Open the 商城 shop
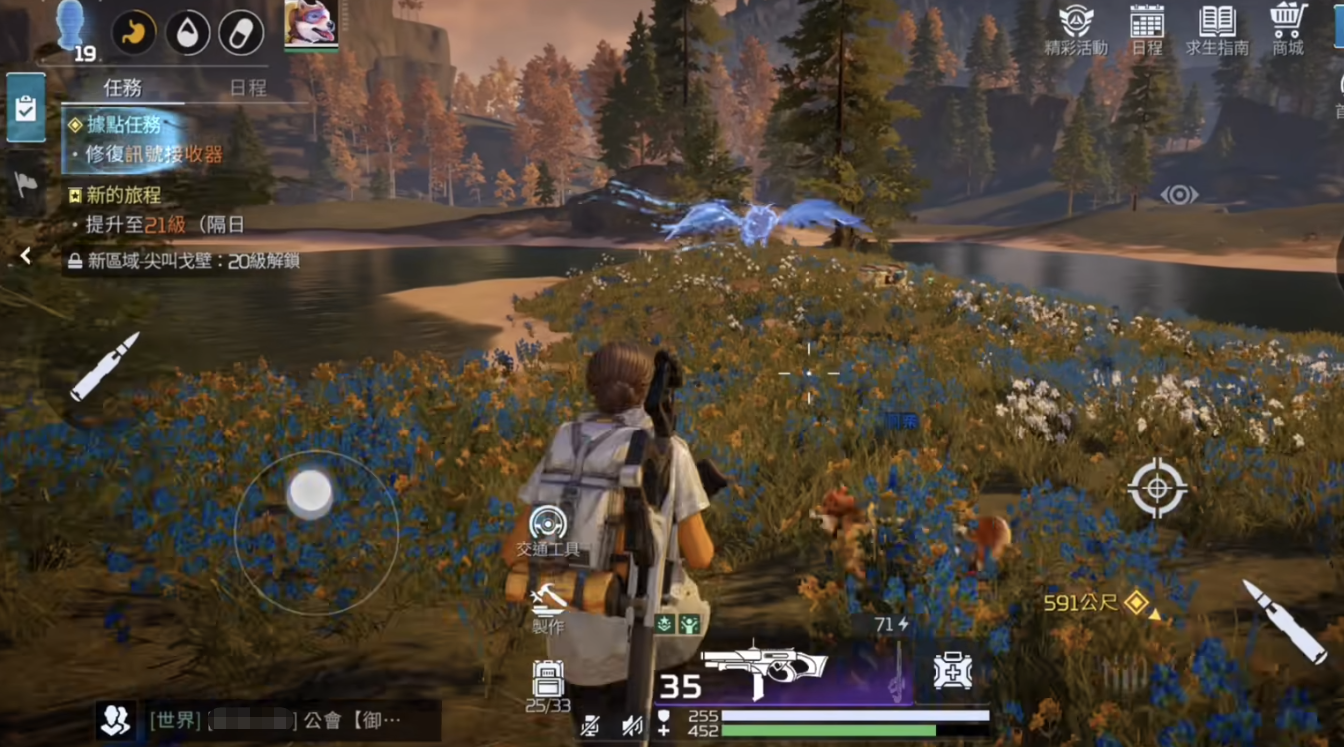The image size is (1344, 747). (1288, 29)
